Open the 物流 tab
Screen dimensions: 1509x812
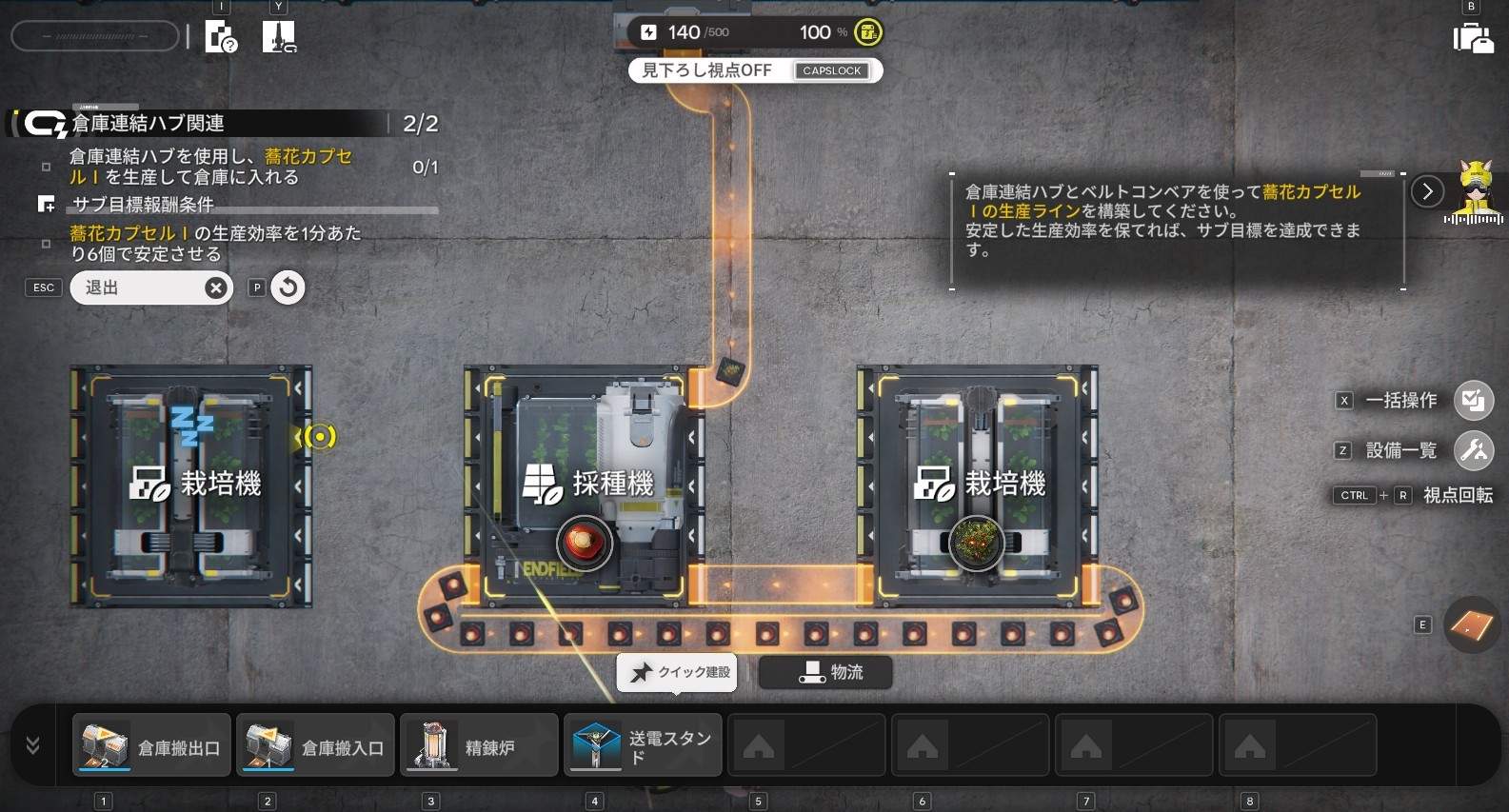click(826, 672)
